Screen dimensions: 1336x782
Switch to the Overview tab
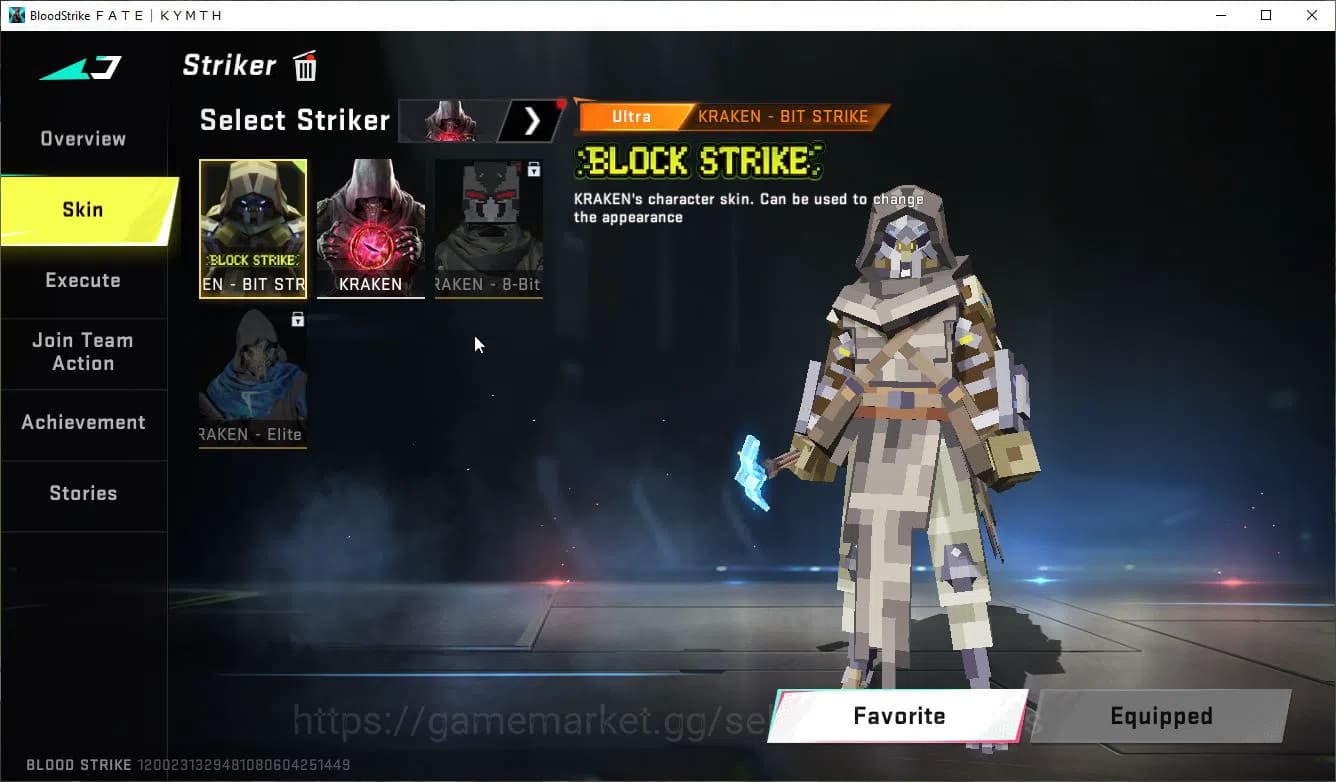(x=82, y=138)
